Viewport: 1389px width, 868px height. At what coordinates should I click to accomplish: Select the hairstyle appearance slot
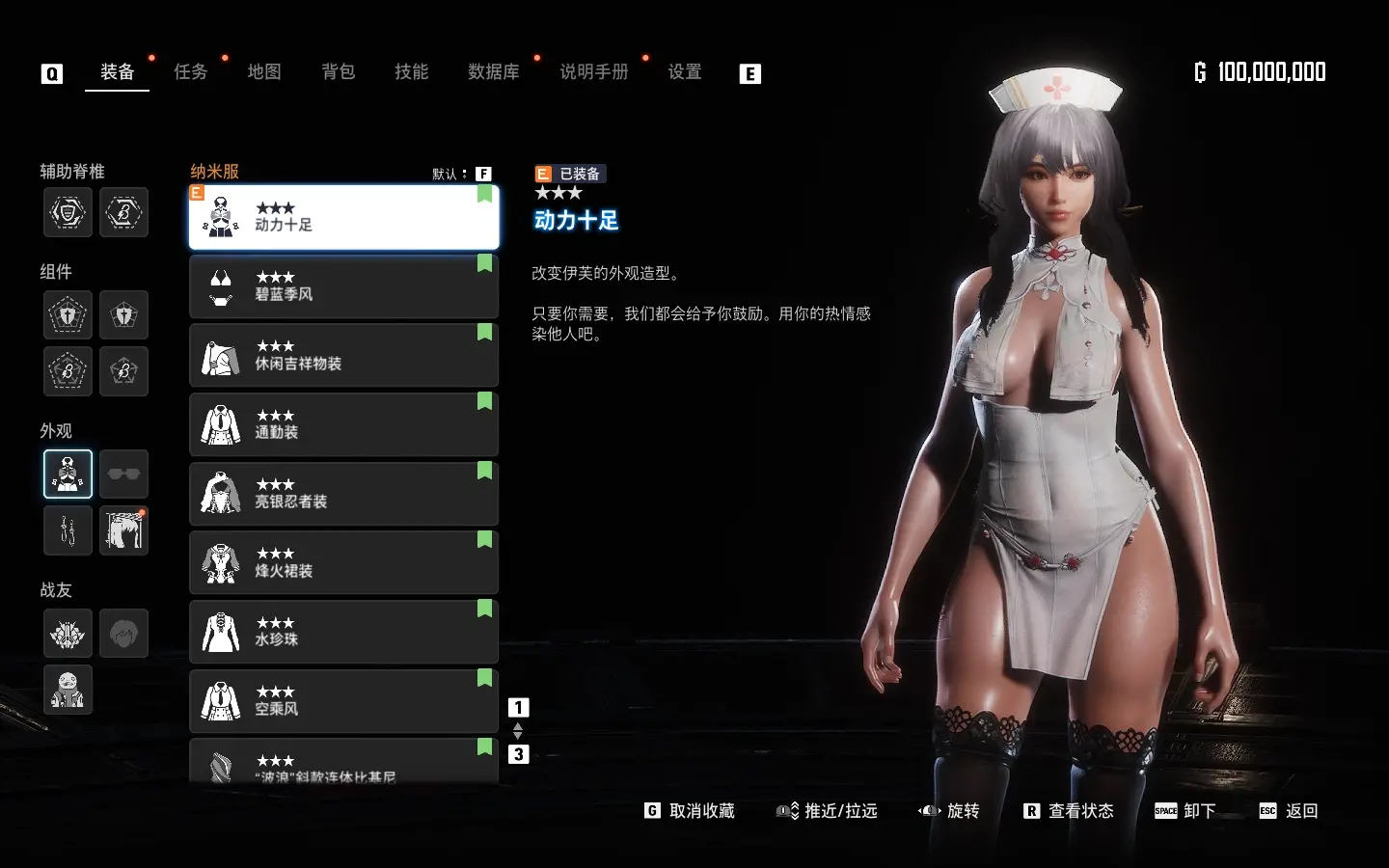click(x=123, y=530)
